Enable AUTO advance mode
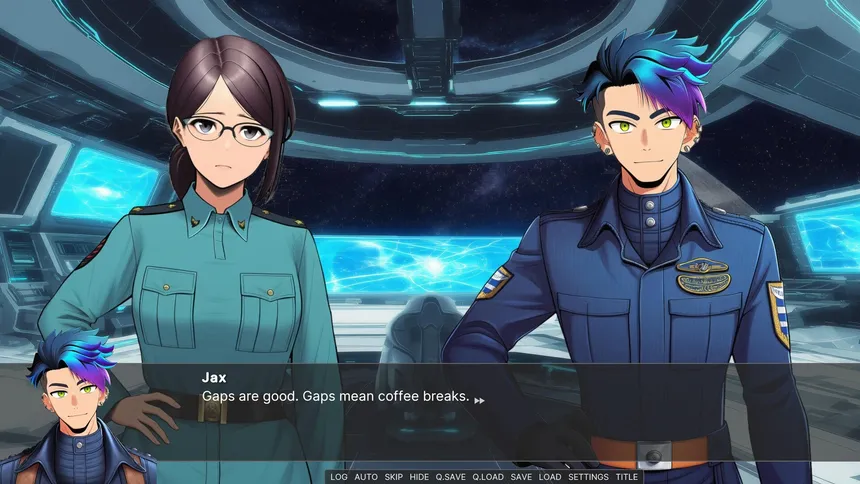860x484 pixels. coord(366,477)
